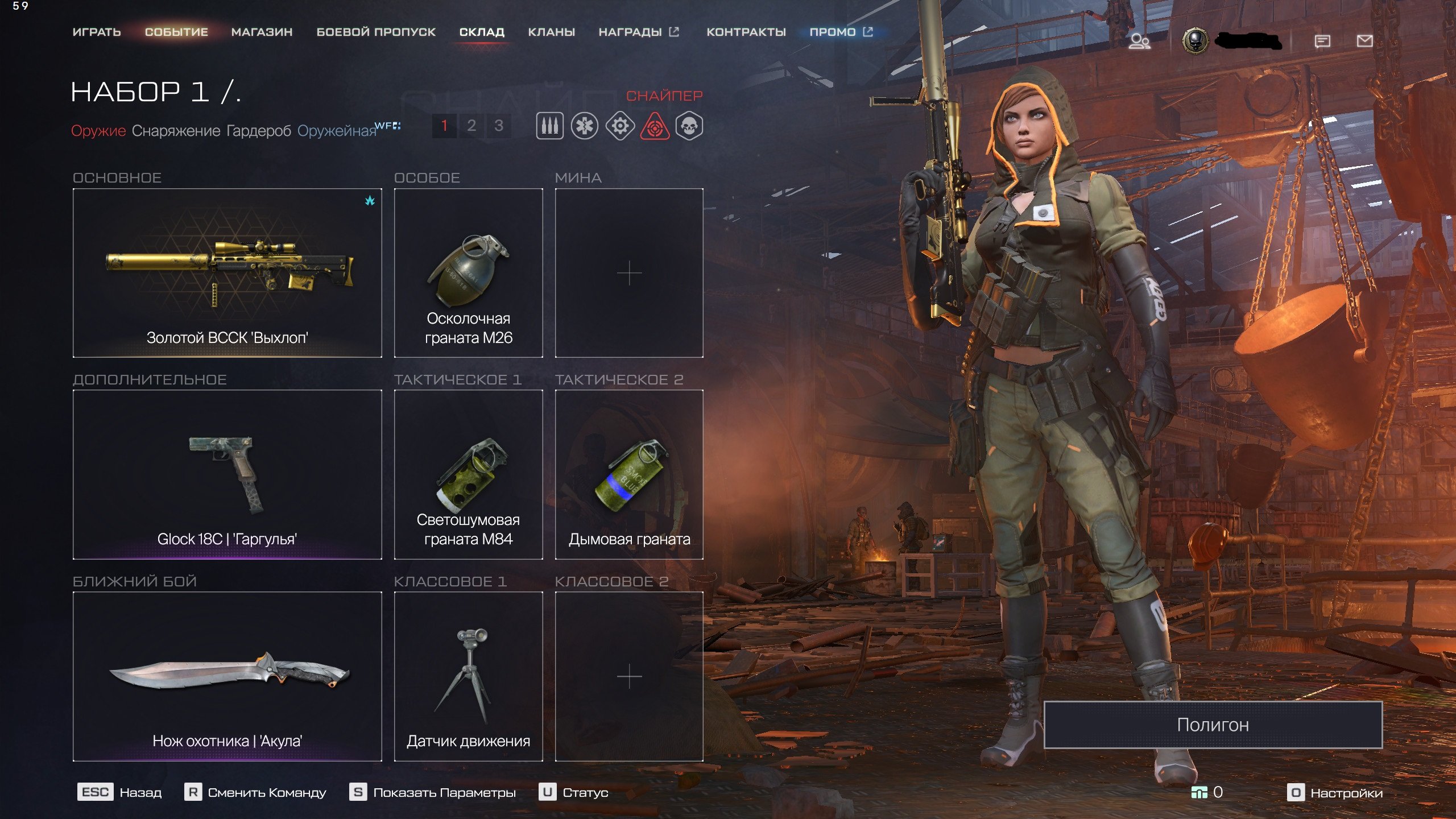Select the Дымовая граната slot
The image size is (1456, 819).
pos(629,474)
